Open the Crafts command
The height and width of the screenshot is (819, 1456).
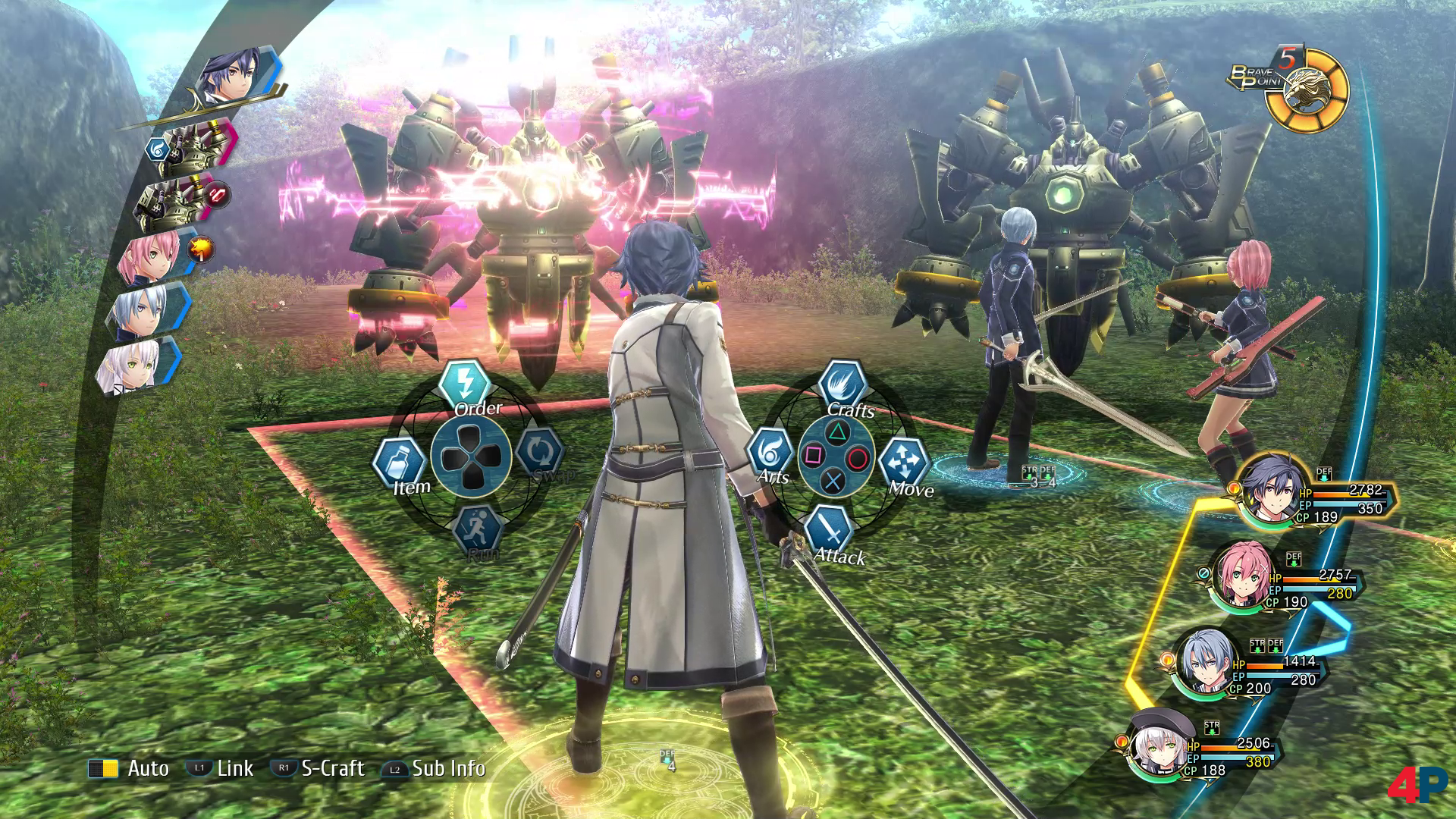843,384
